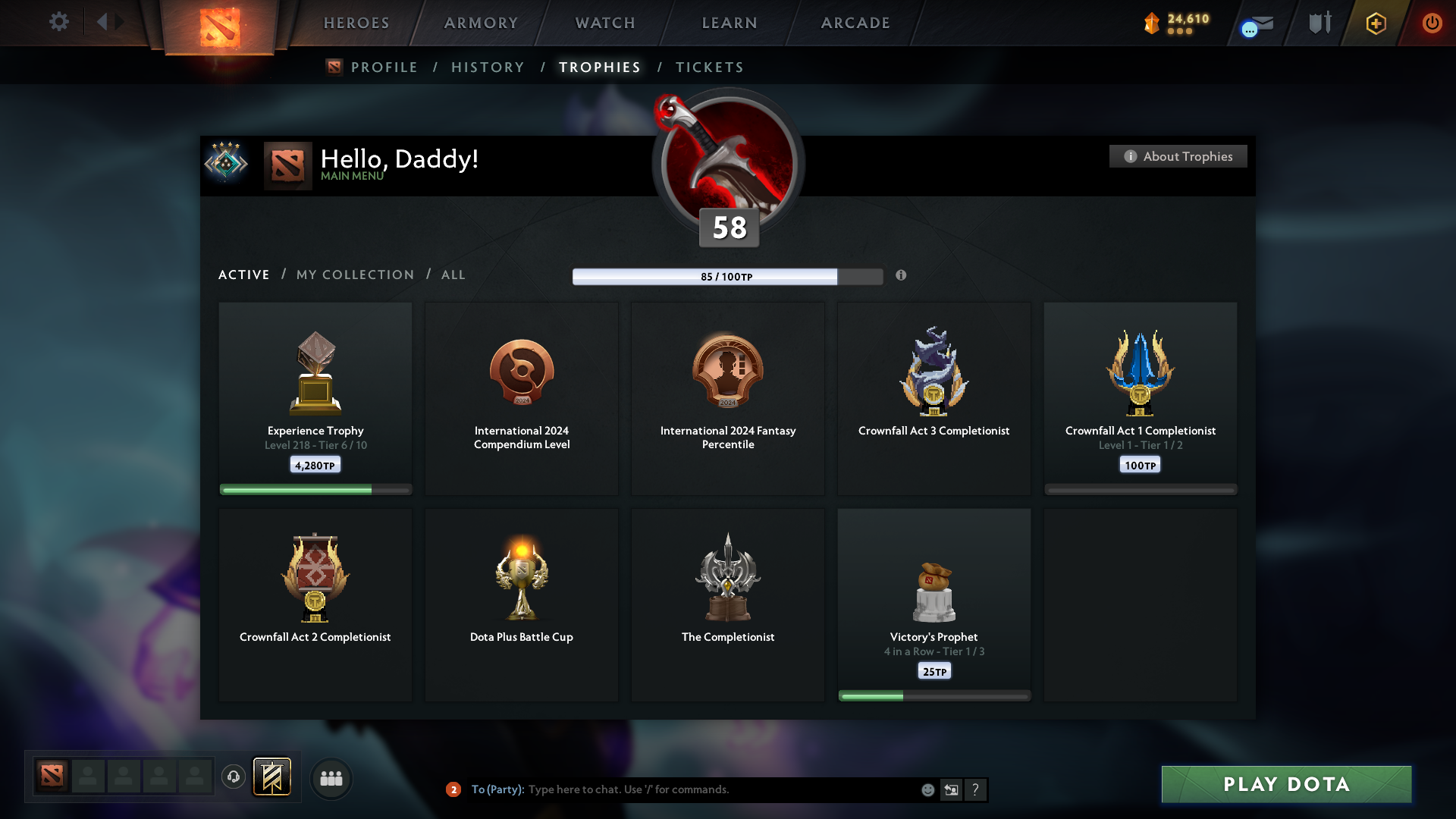Screen dimensions: 1456x819
Task: Click the 85/100TP trophy progress bar
Action: pos(726,277)
